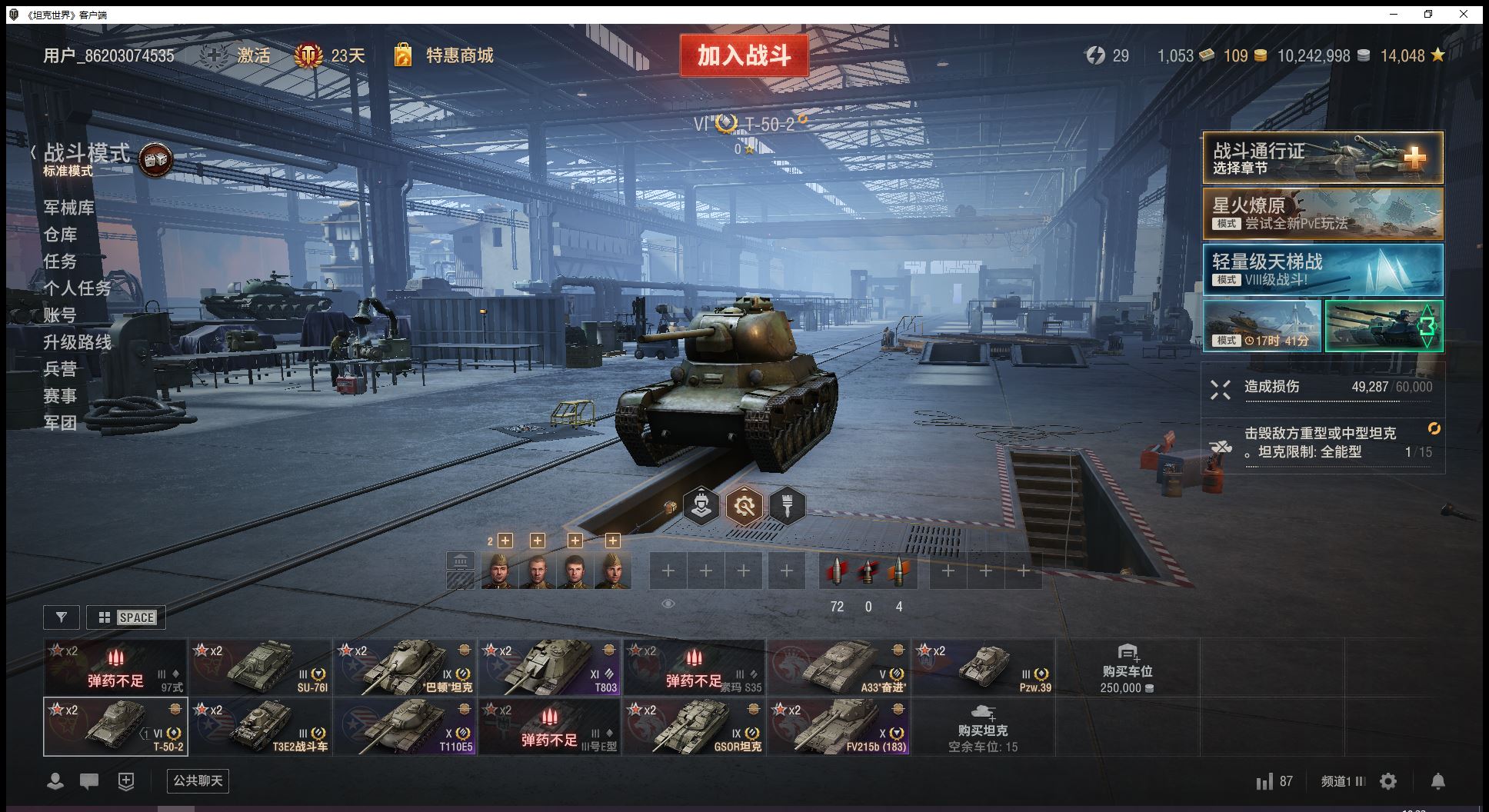The image size is (1489, 812).
Task: Select the T110E5 tank in carousel
Action: tap(405, 727)
